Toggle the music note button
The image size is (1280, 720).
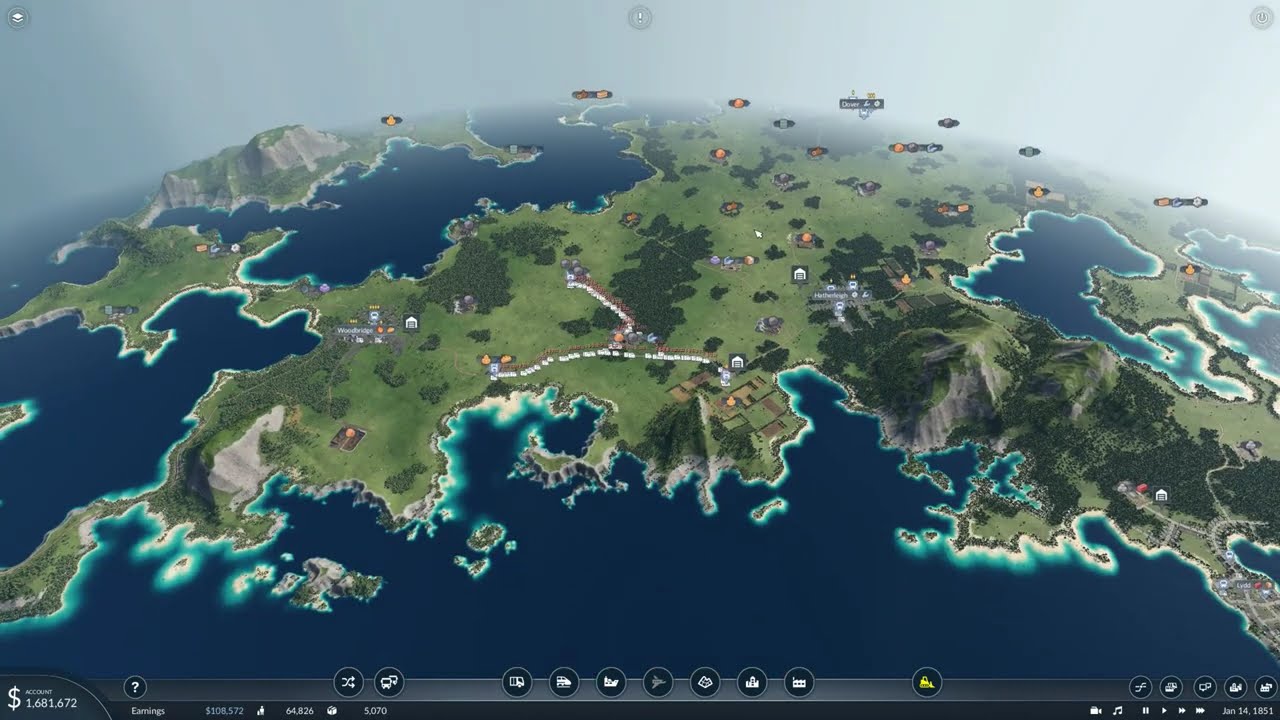click(1118, 711)
